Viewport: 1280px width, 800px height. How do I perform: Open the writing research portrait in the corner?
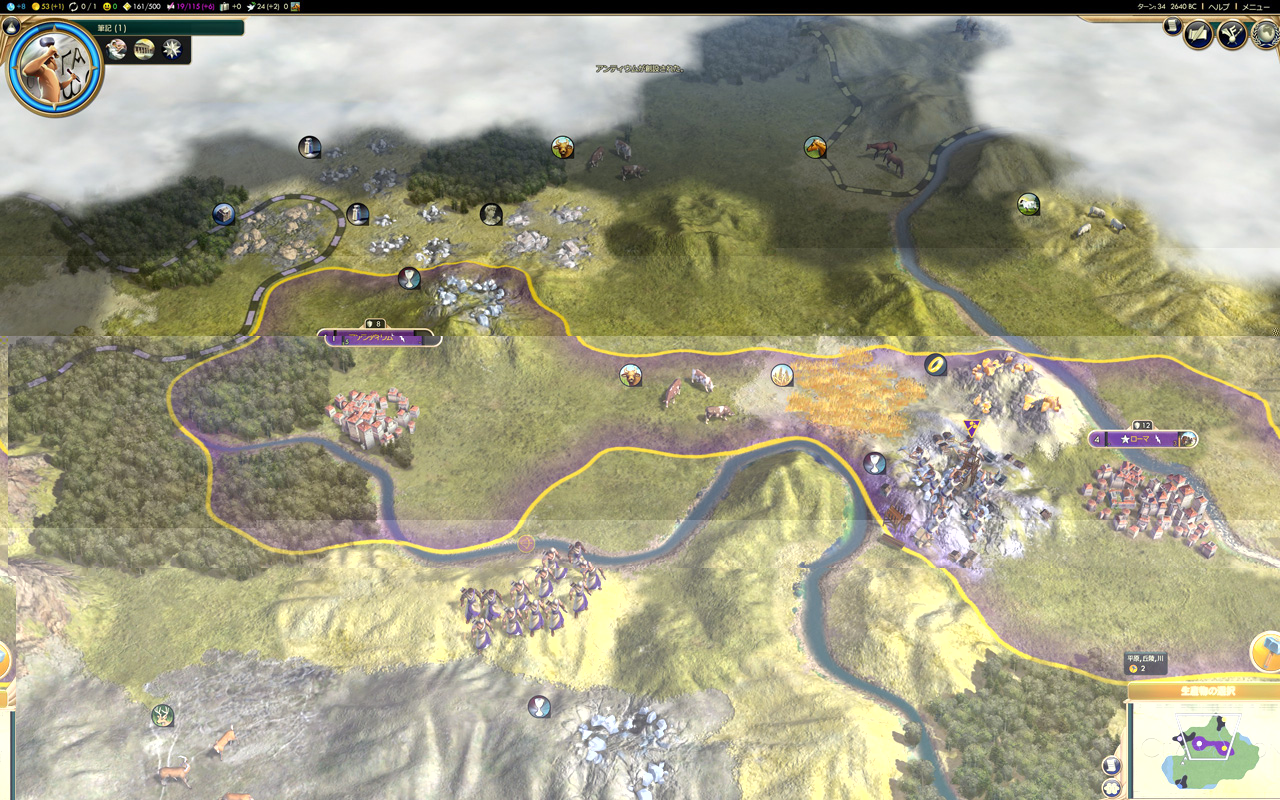55,66
